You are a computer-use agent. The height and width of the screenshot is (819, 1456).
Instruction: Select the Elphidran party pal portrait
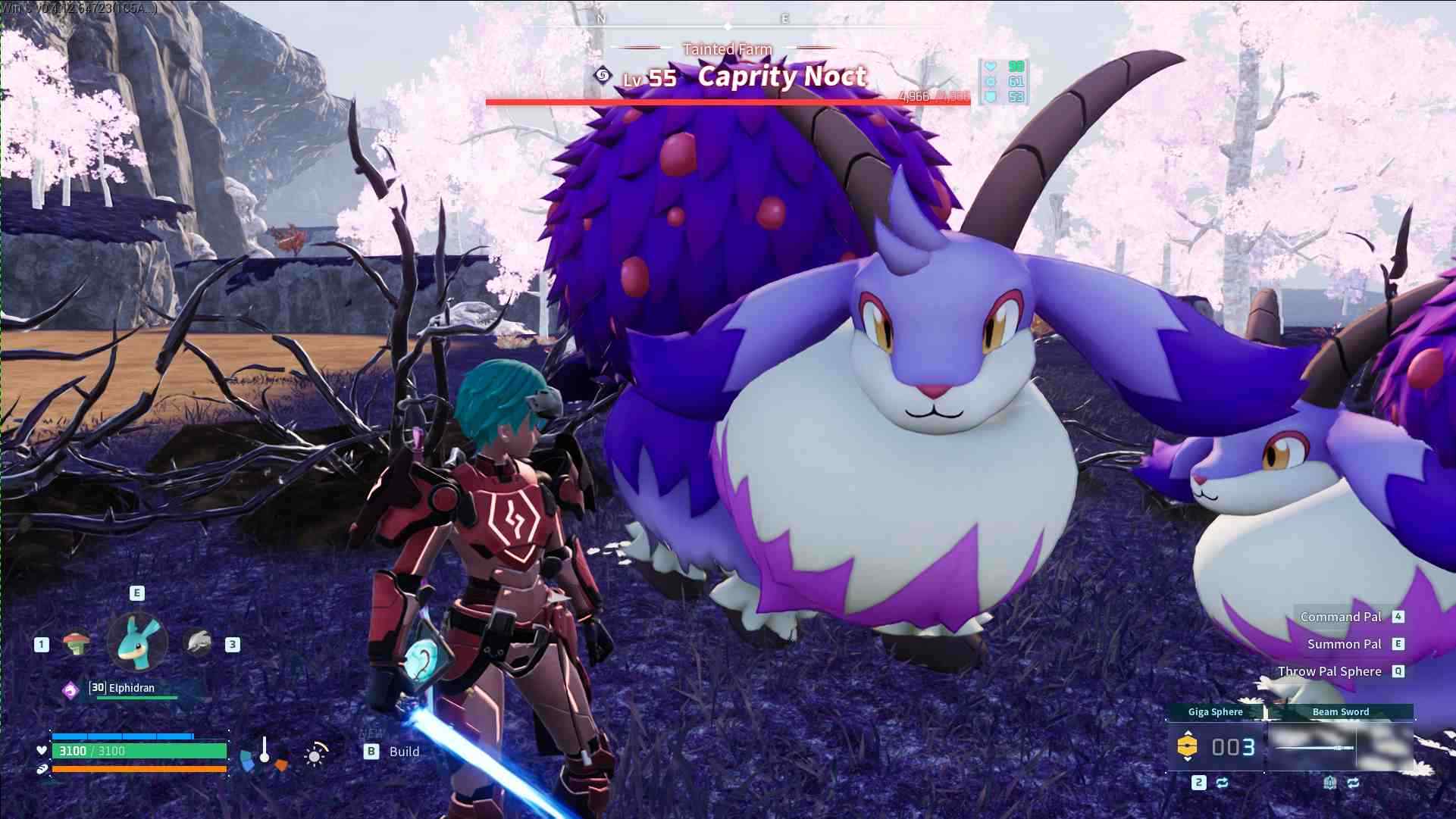pyautogui.click(x=137, y=642)
